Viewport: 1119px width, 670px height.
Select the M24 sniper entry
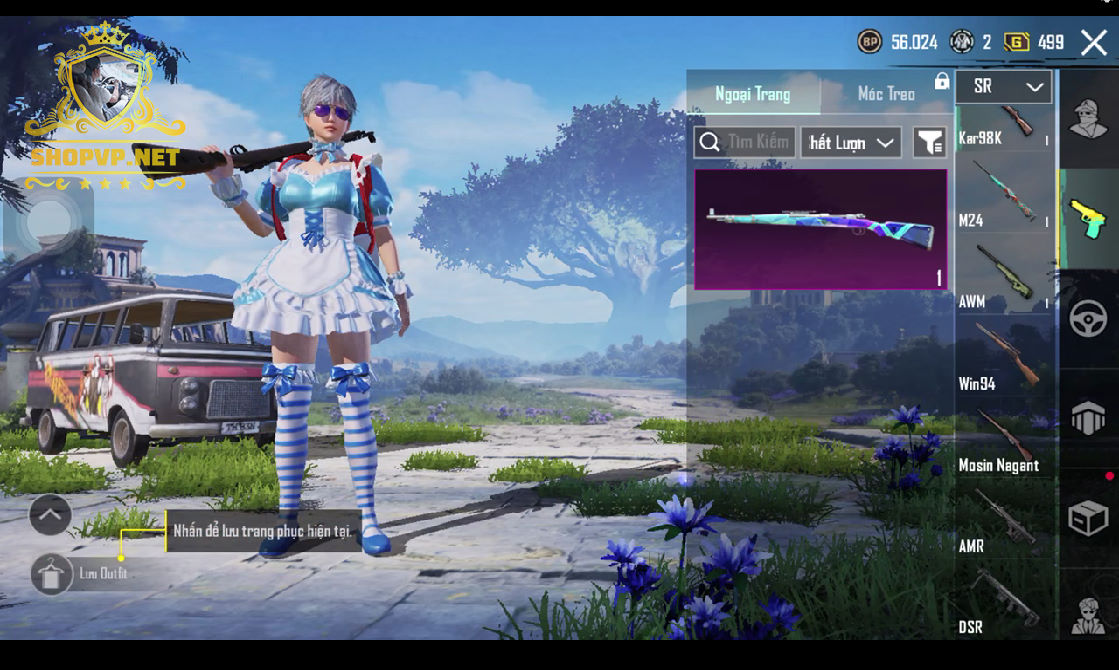point(1004,195)
